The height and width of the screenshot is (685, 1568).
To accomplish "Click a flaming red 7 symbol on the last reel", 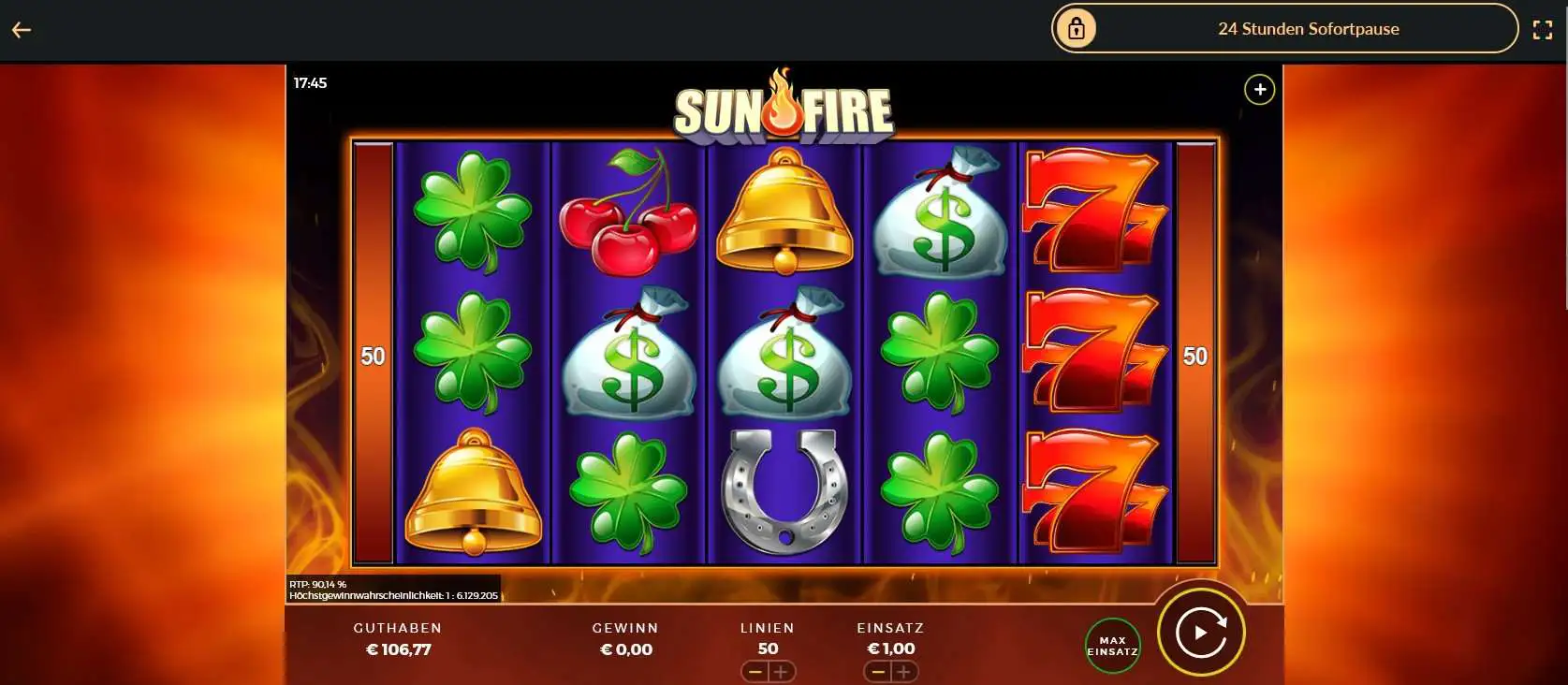I will [x=1095, y=356].
